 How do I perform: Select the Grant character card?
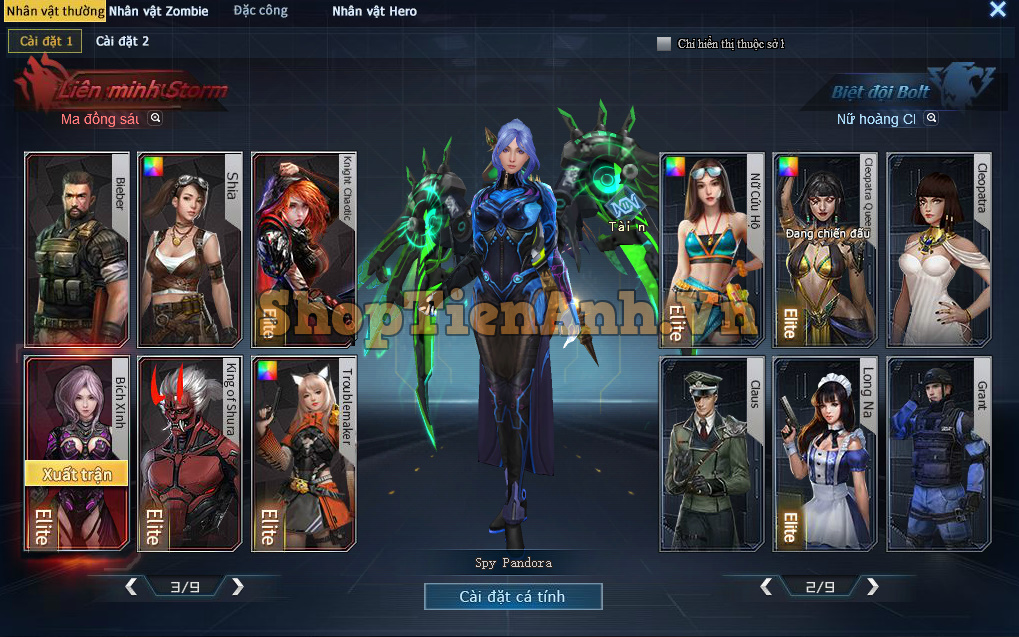(x=938, y=453)
